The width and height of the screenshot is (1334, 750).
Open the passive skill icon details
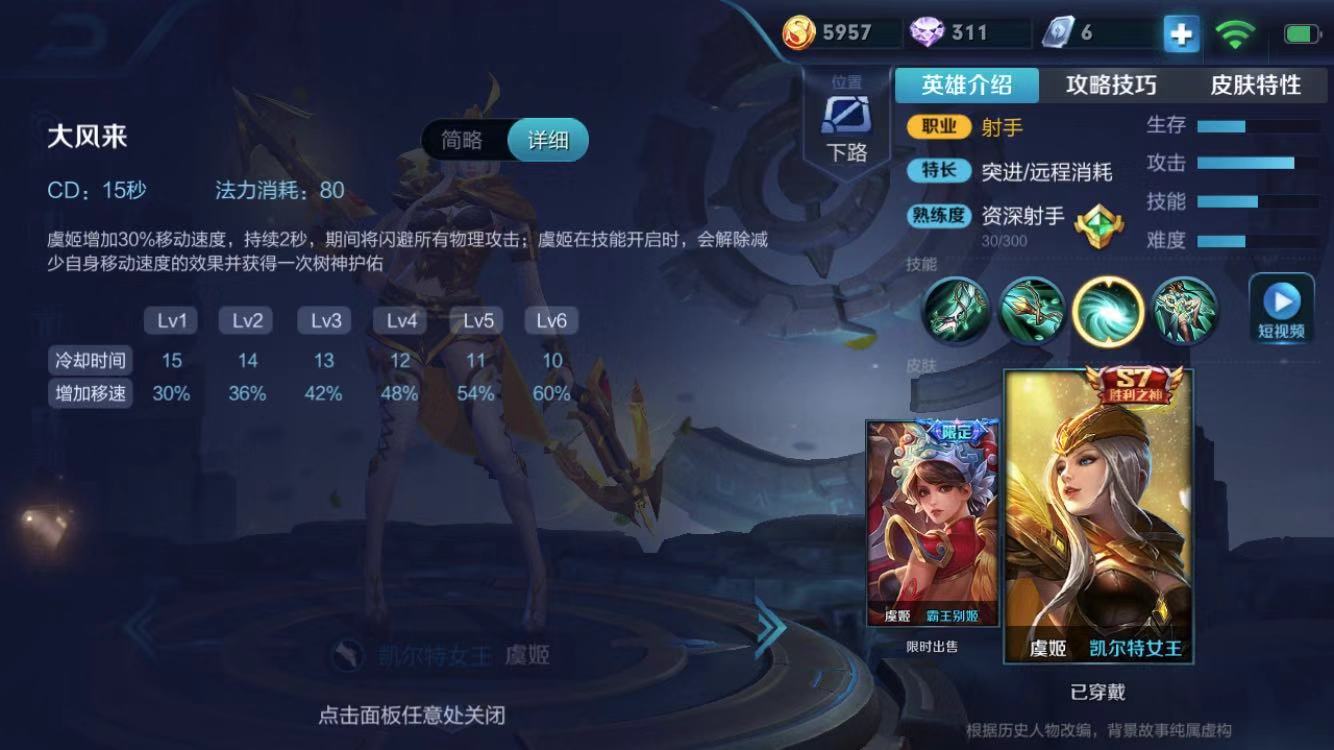955,312
